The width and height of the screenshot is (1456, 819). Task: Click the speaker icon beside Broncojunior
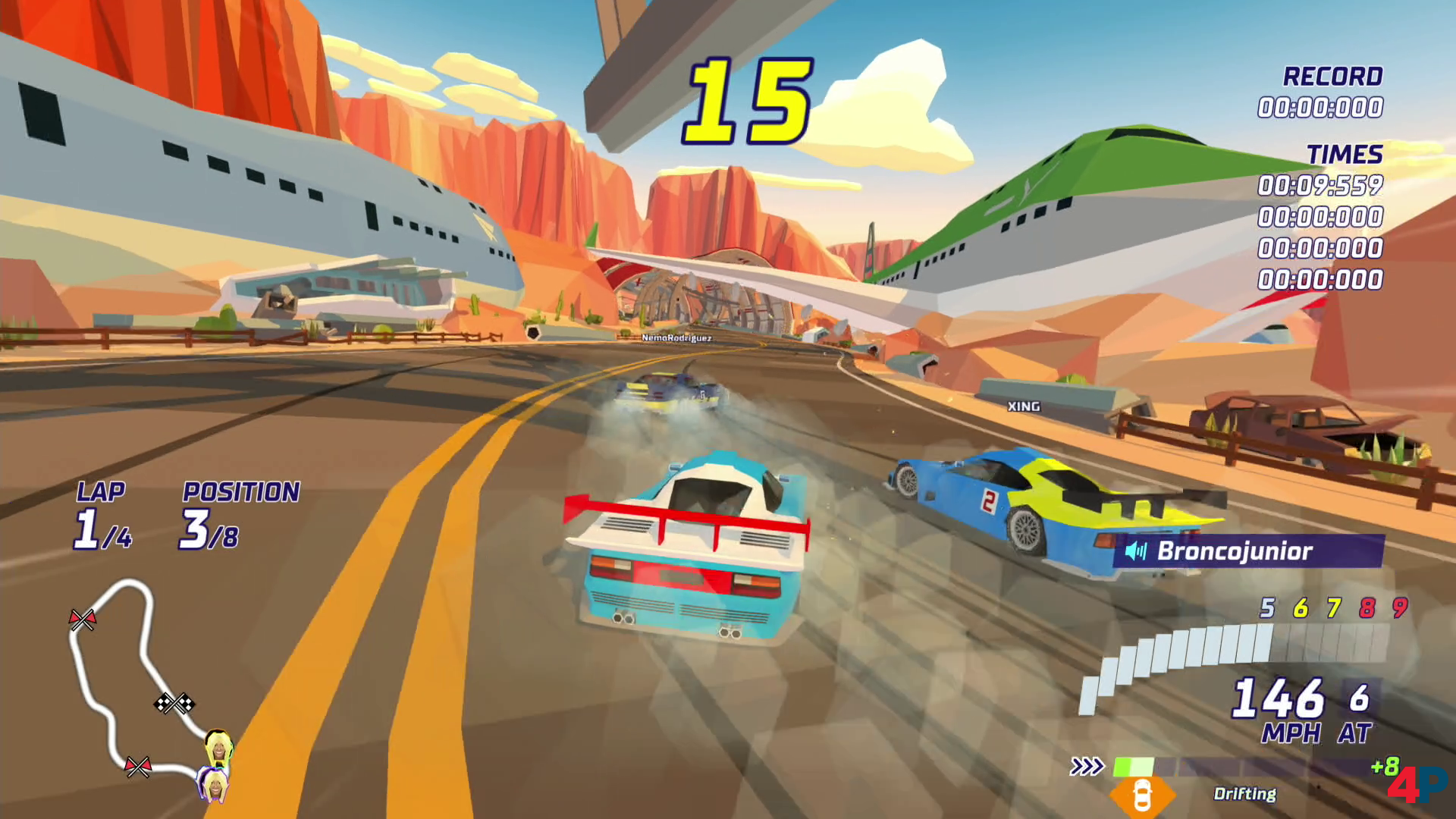click(1136, 551)
